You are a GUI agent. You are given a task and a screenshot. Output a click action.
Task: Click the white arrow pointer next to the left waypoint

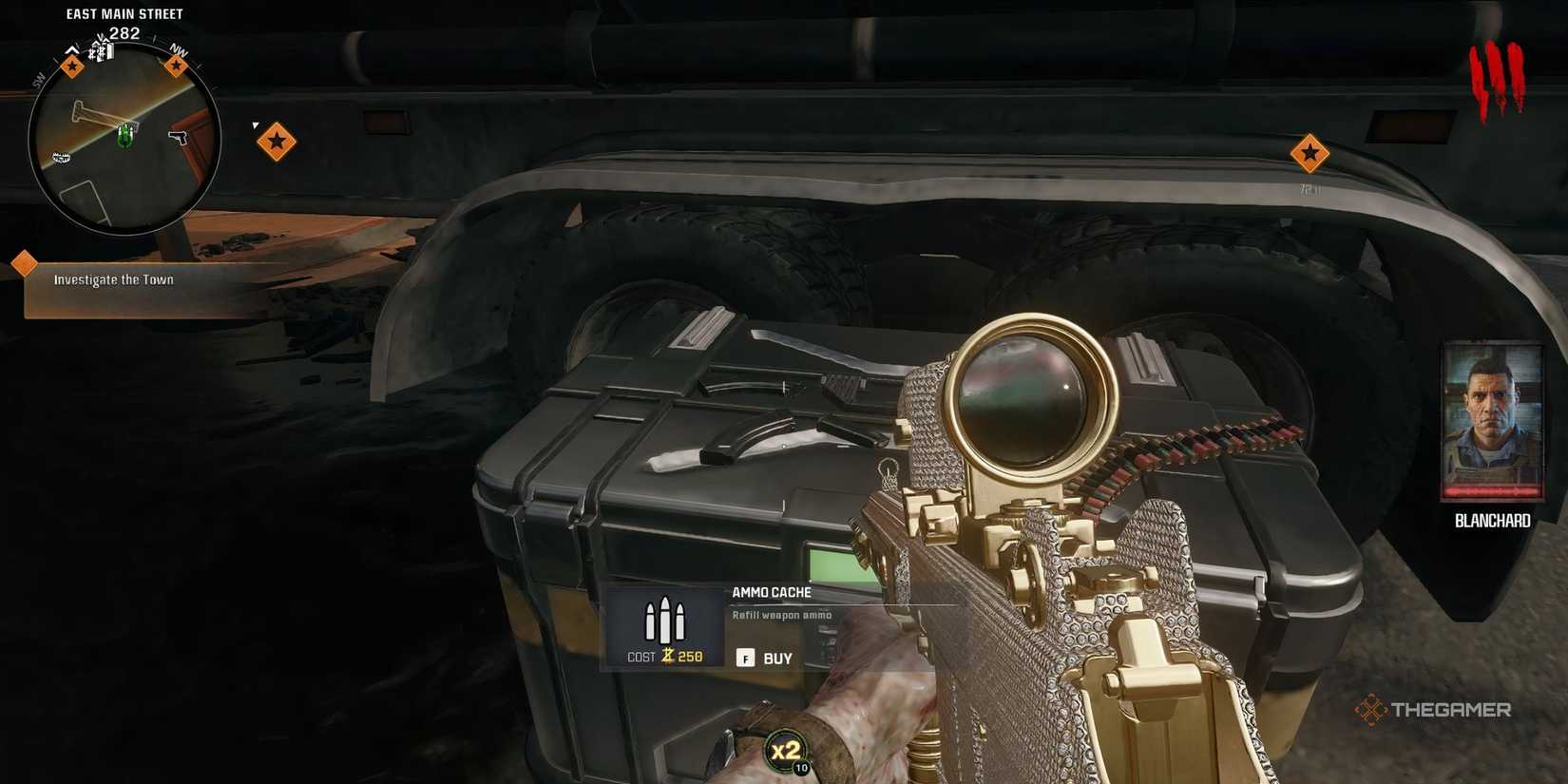coord(255,124)
